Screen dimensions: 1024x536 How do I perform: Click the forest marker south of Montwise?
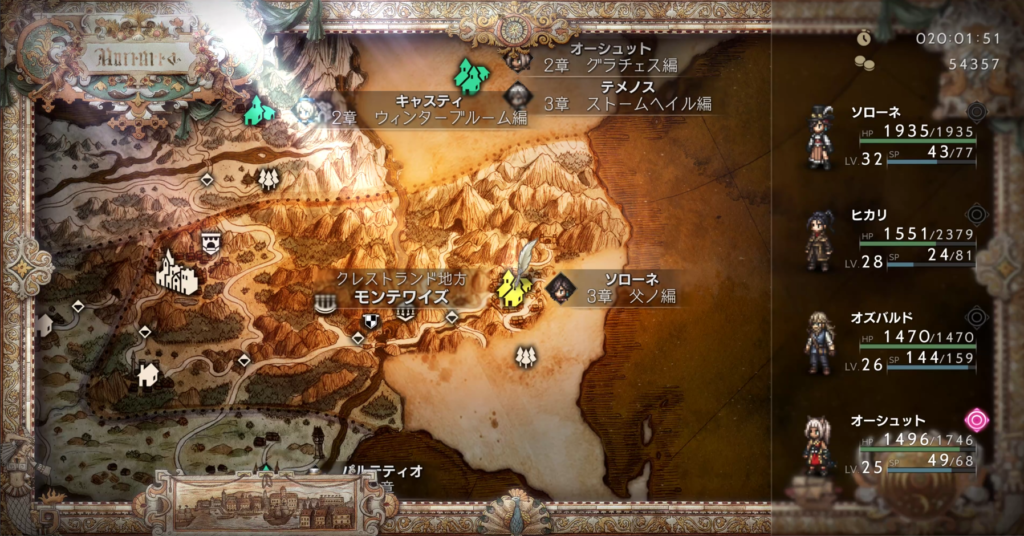pyautogui.click(x=524, y=356)
